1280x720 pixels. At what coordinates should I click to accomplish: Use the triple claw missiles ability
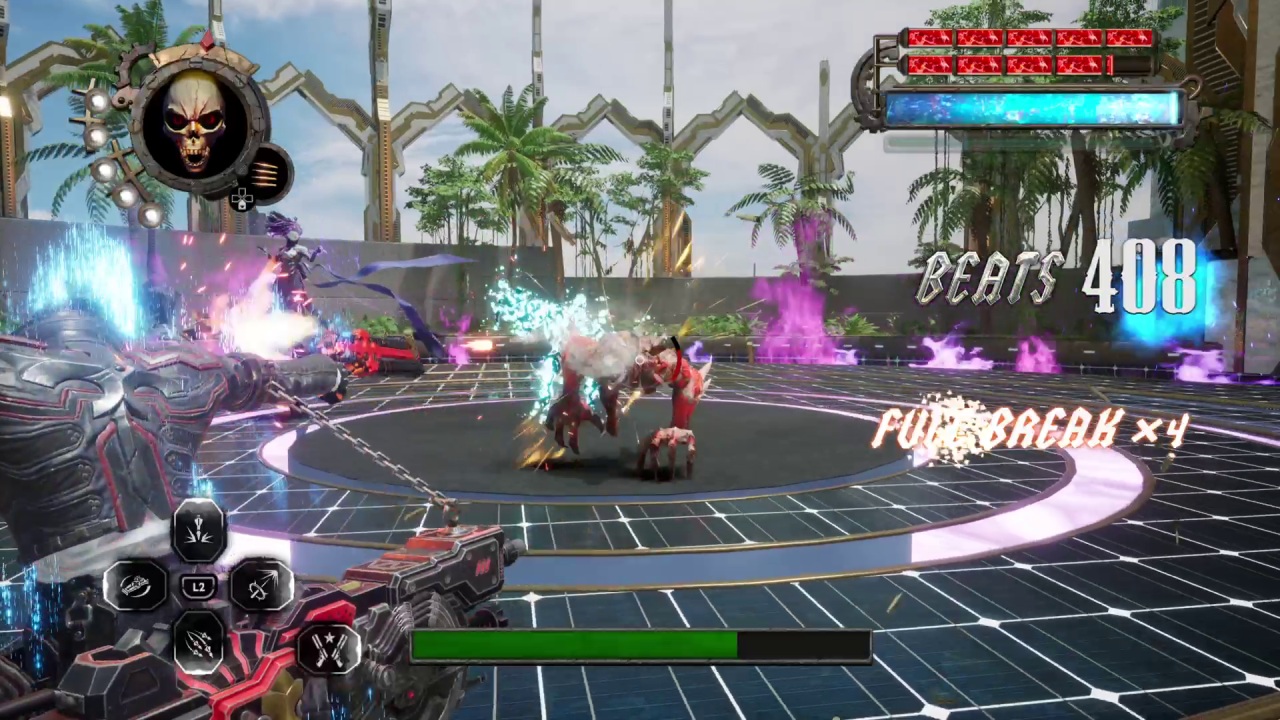click(x=199, y=642)
